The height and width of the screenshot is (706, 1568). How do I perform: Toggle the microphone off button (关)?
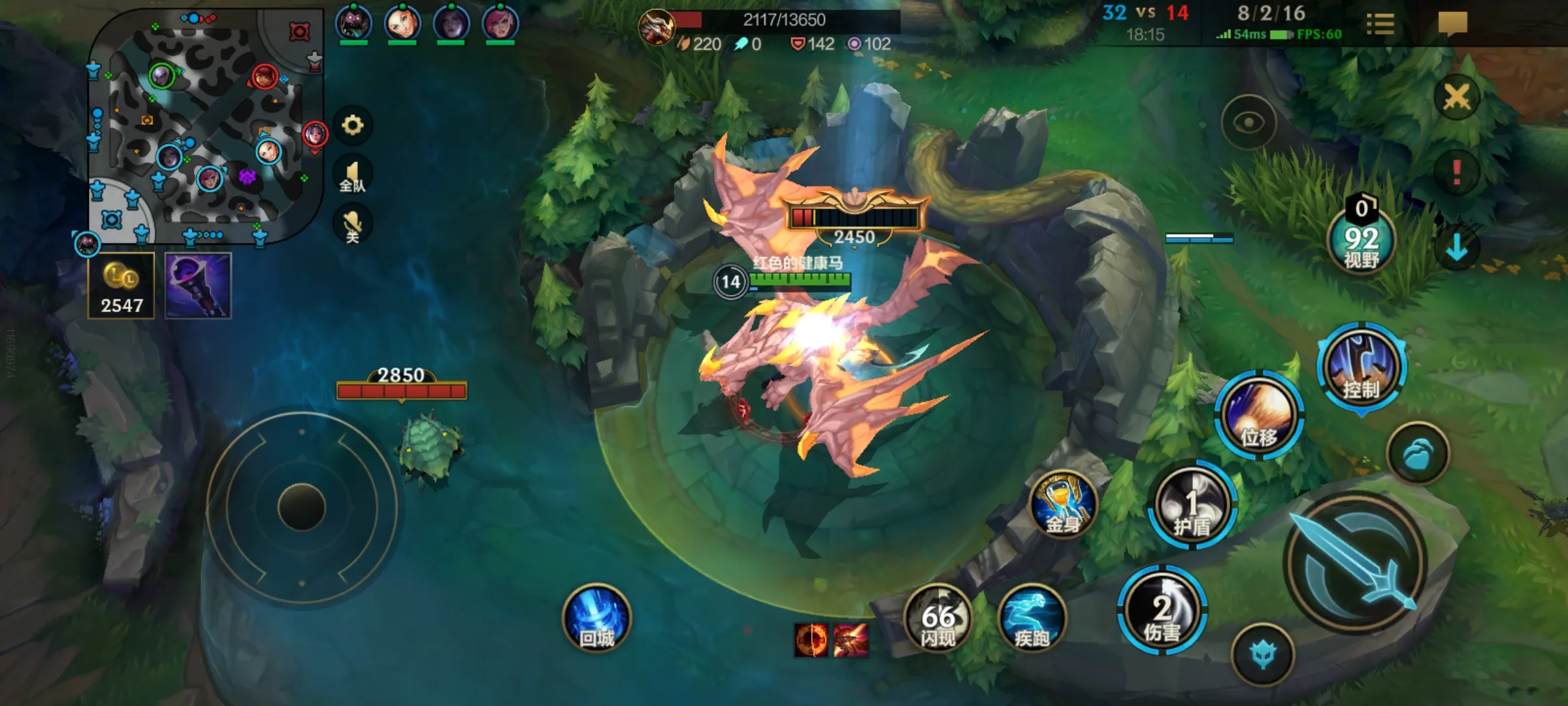pyautogui.click(x=353, y=226)
